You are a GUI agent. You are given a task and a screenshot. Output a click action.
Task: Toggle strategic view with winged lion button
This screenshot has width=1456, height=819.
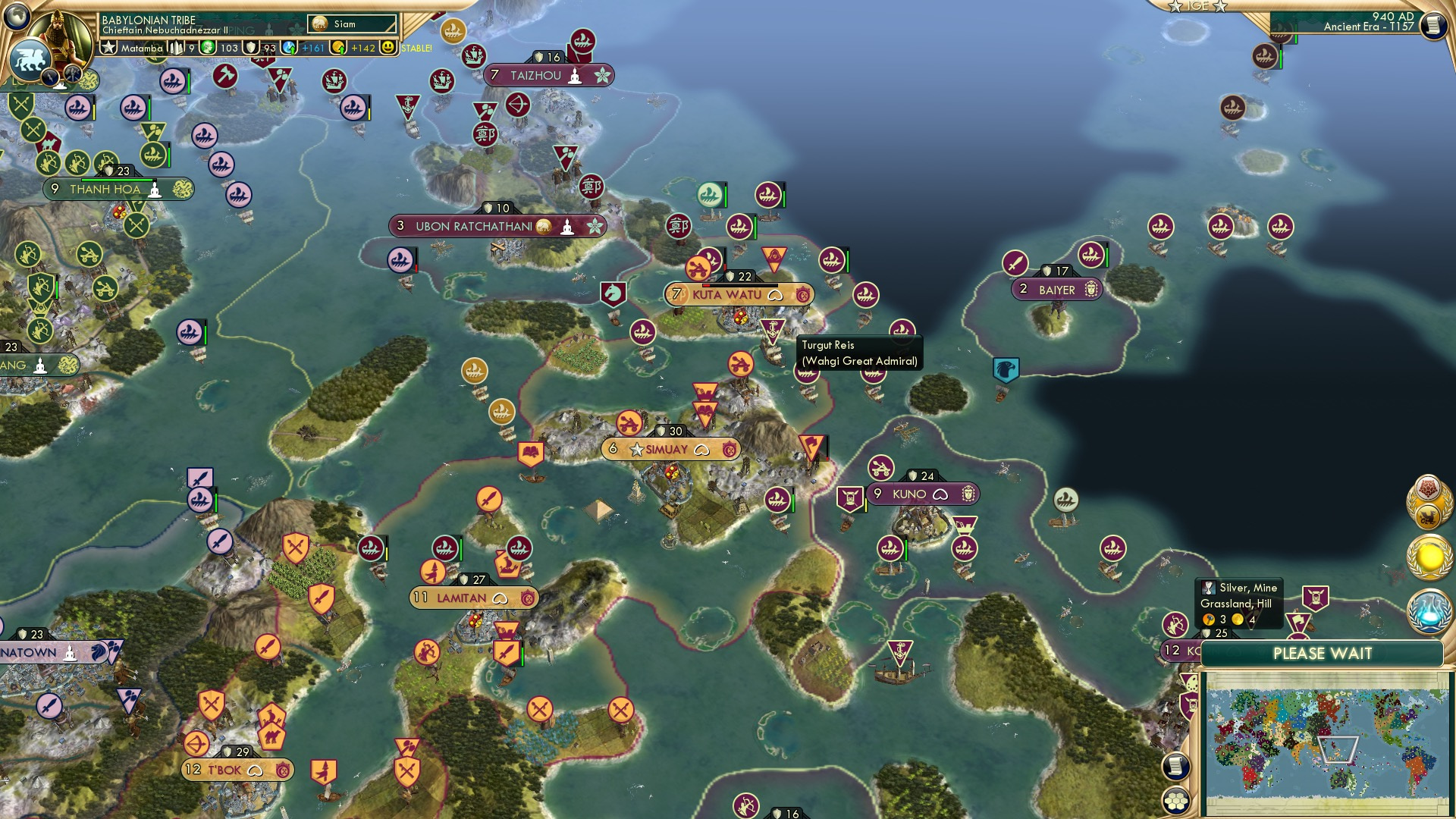tap(29, 61)
